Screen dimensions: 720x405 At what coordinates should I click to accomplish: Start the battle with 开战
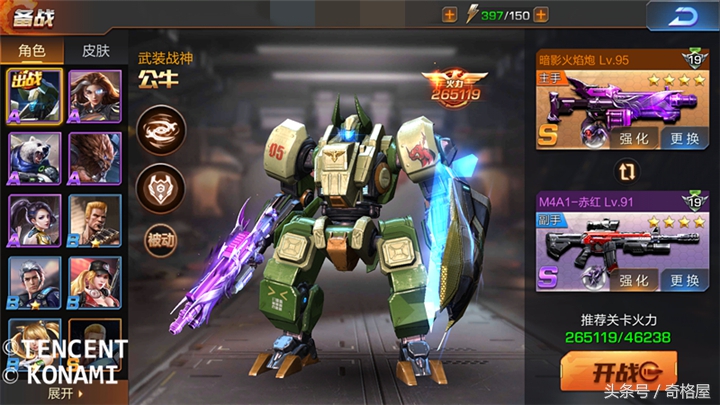618,371
